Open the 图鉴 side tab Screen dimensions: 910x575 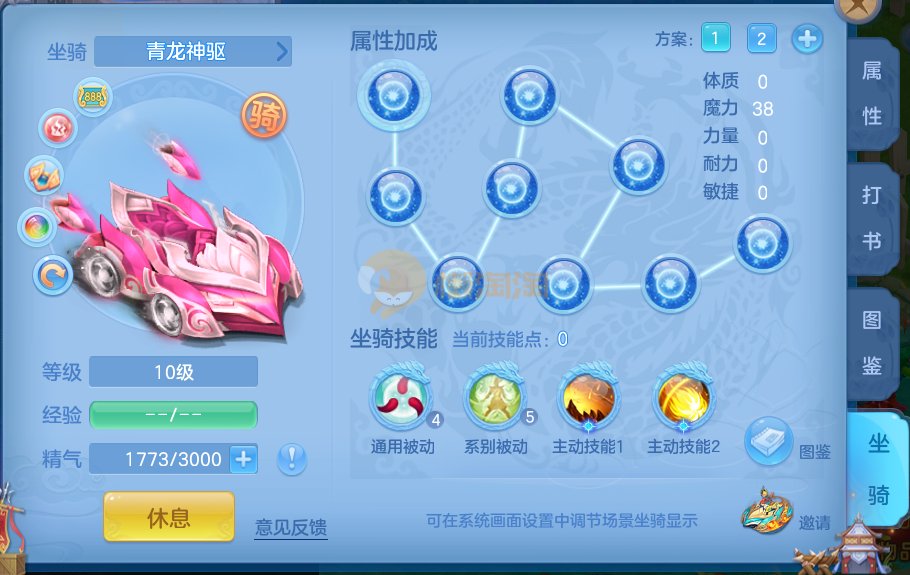click(872, 342)
